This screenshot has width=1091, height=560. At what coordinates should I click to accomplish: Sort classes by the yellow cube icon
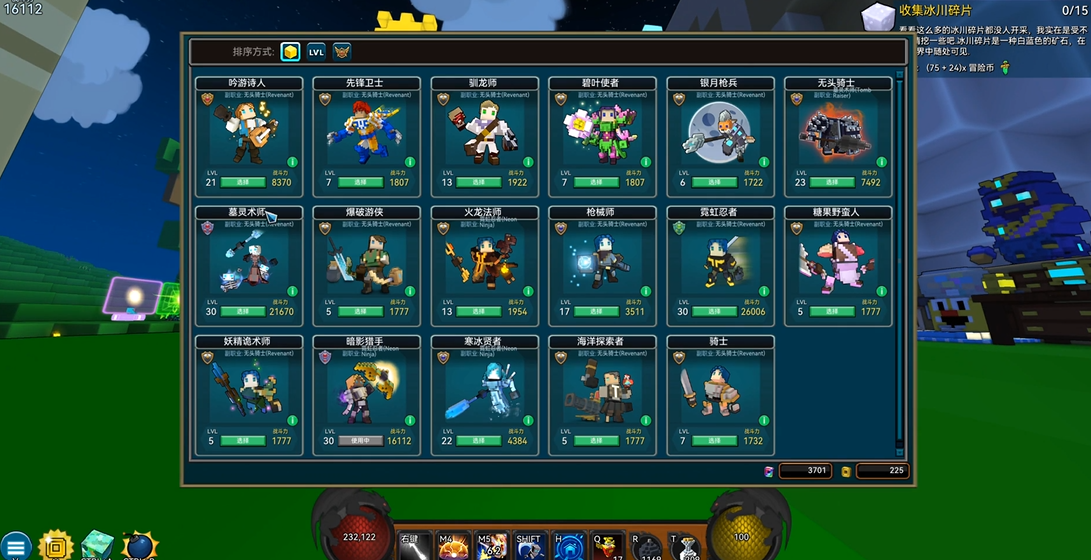(x=290, y=52)
